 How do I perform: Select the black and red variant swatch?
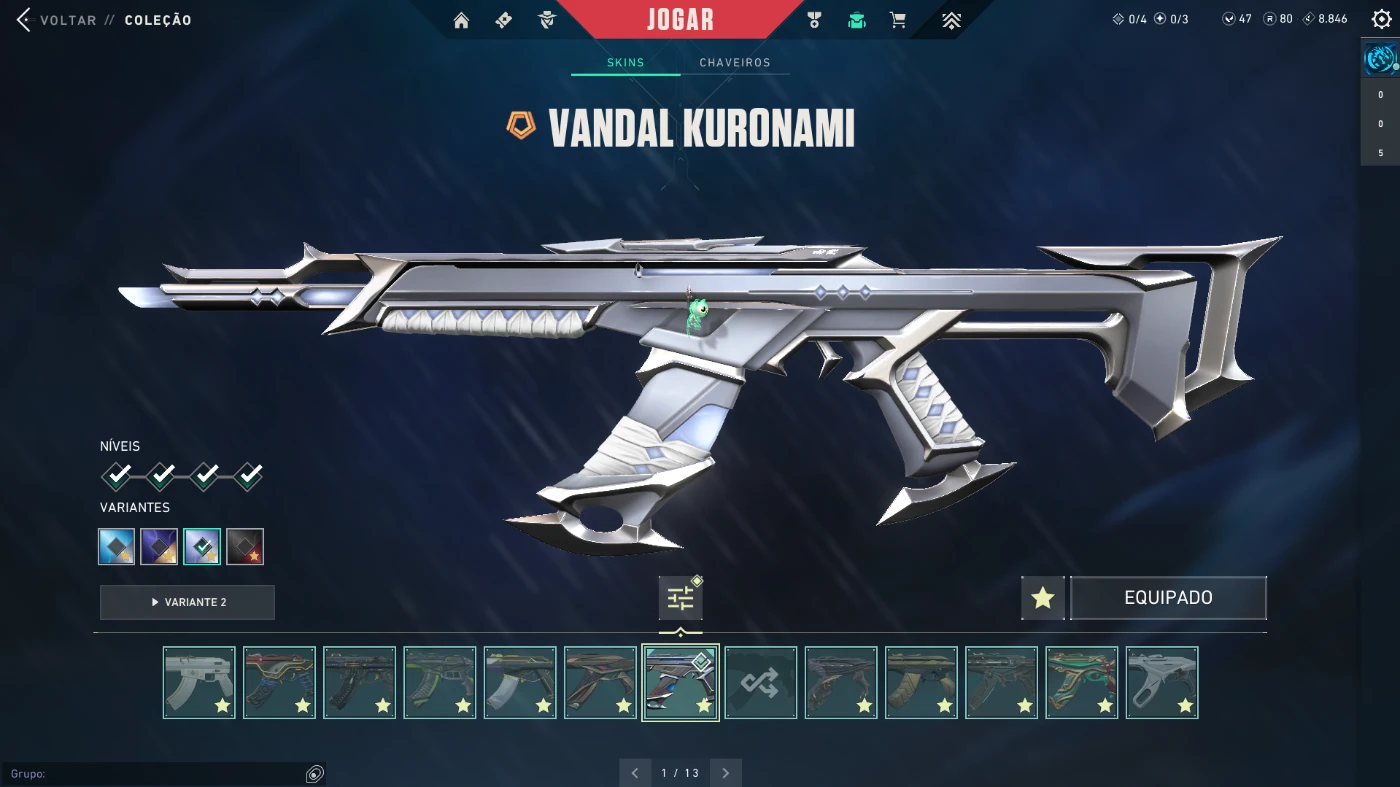[x=245, y=546]
